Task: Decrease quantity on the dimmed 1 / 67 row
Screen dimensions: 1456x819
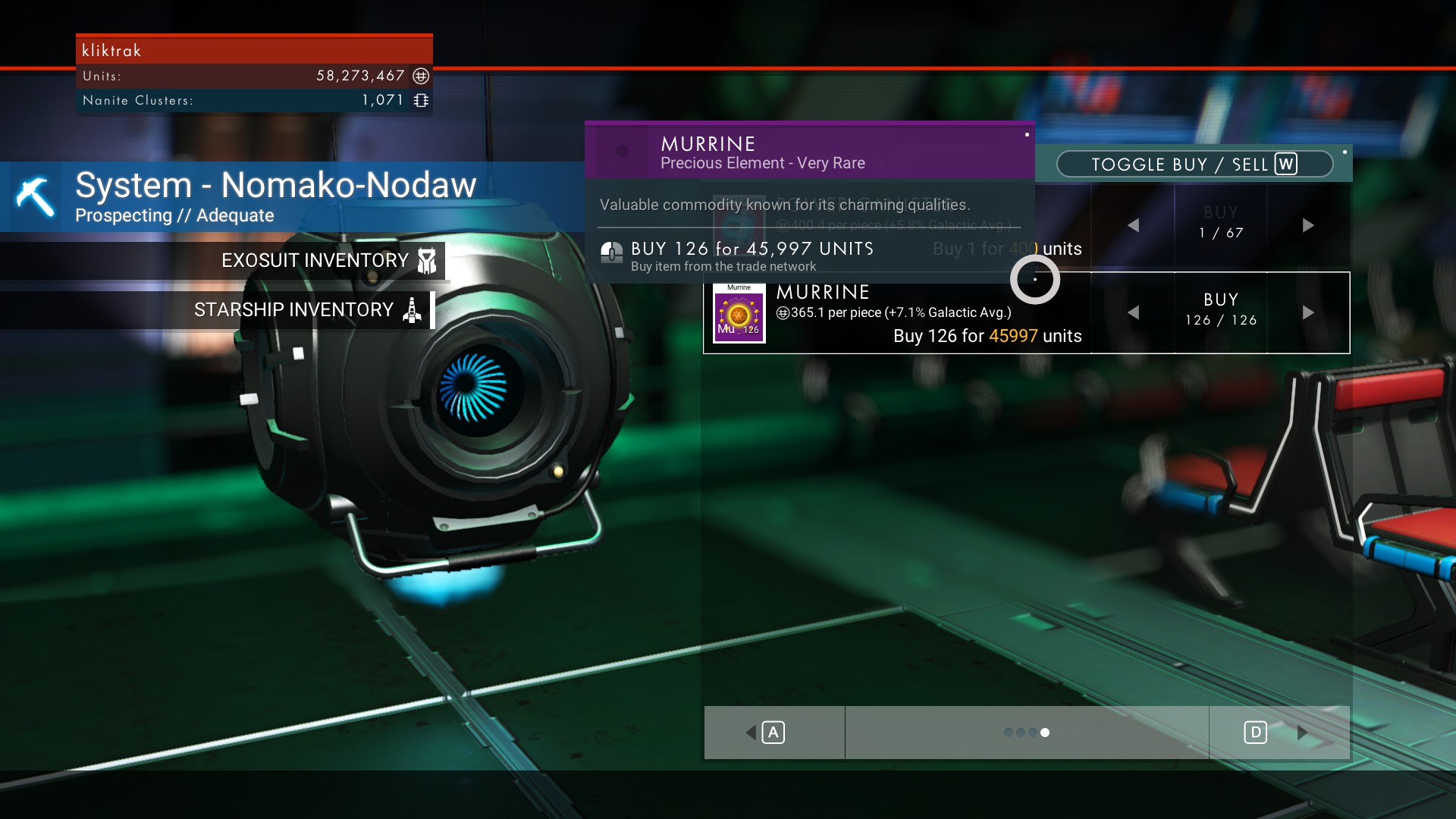Action: coord(1133,225)
